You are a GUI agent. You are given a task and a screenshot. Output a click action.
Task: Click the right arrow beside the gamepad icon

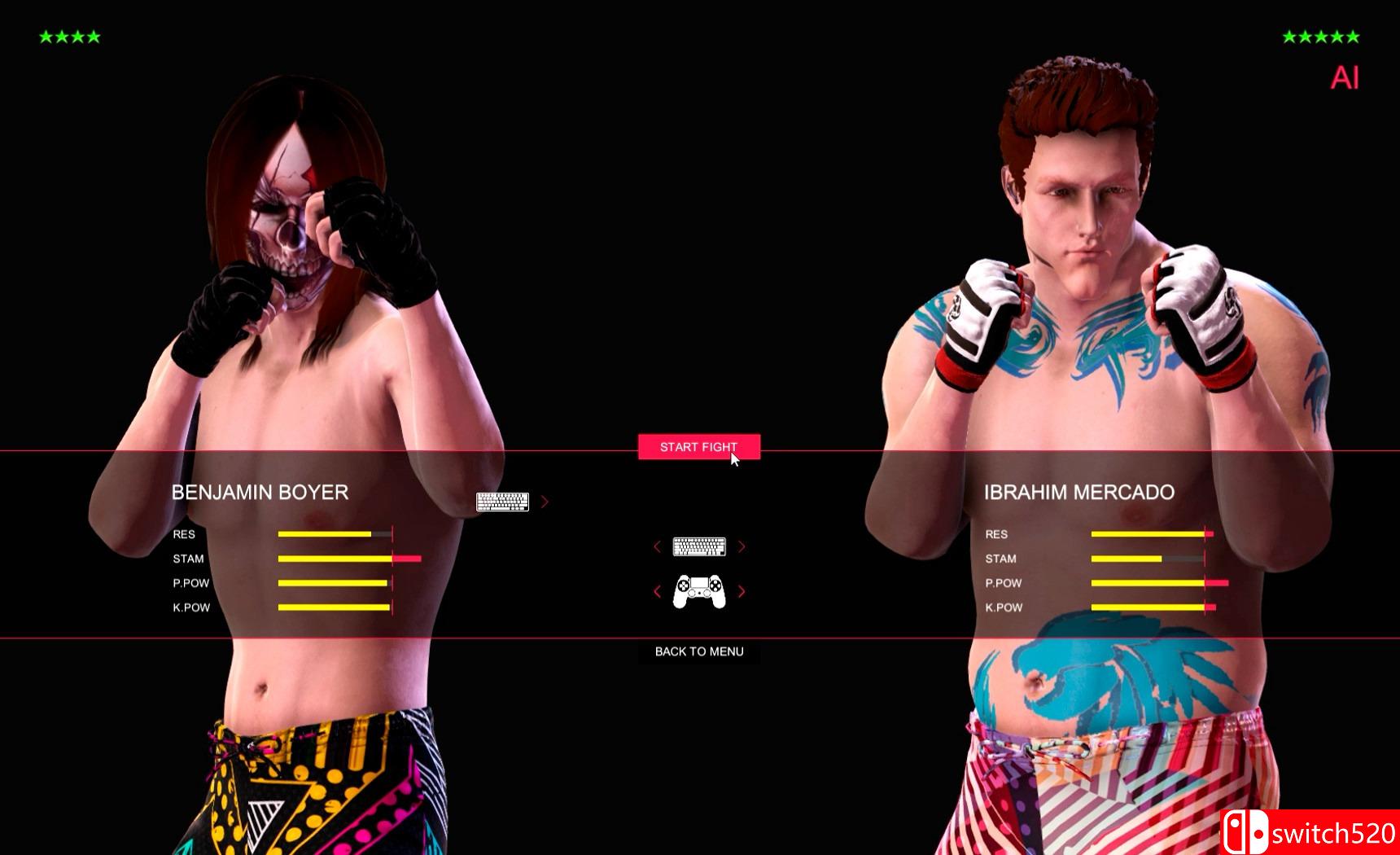coord(742,592)
